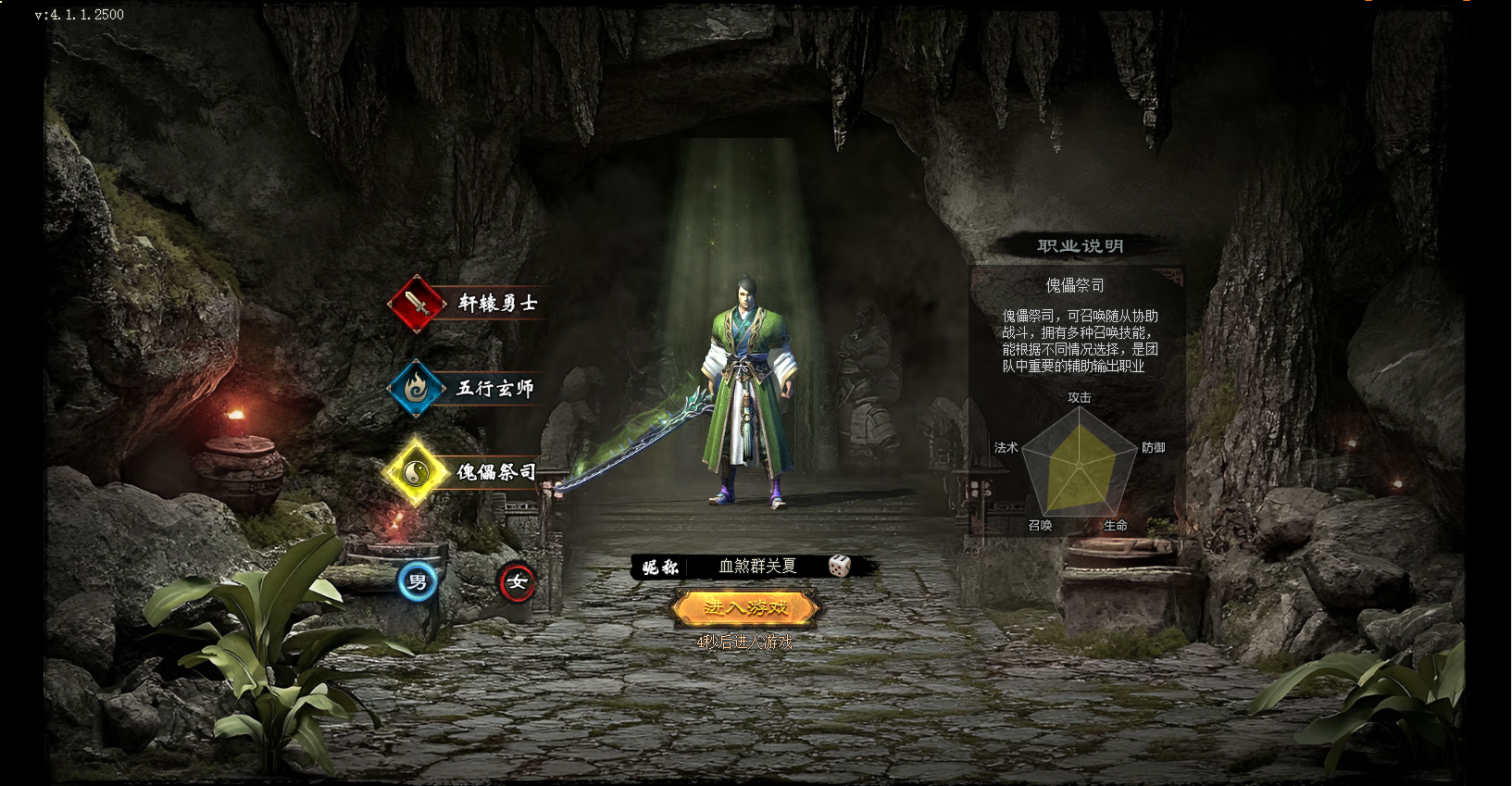The height and width of the screenshot is (786, 1512).
Task: Enter the game with 进入游戏 button
Action: 745,608
